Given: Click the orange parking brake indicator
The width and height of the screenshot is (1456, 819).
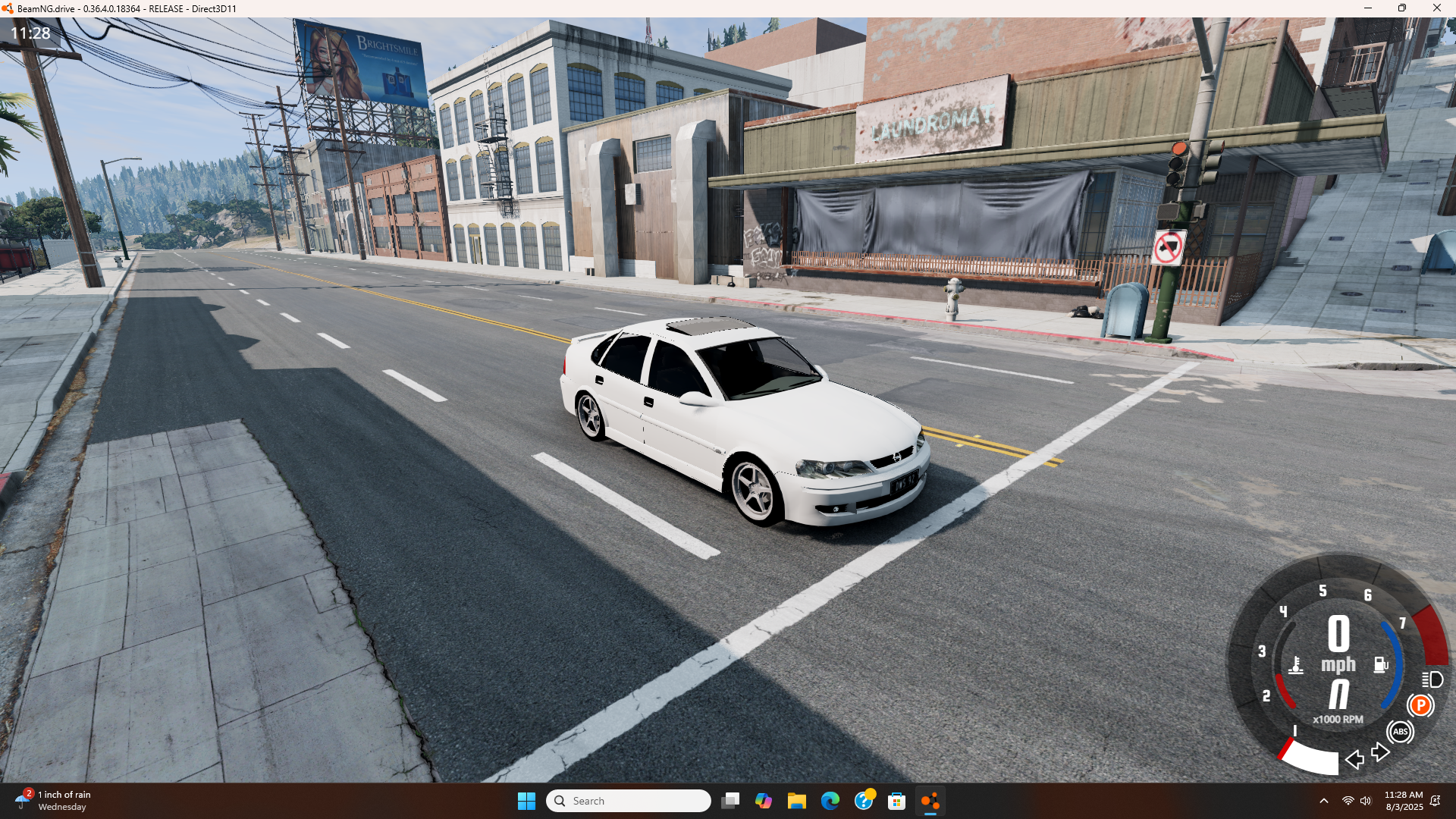Looking at the screenshot, I should pos(1420,705).
